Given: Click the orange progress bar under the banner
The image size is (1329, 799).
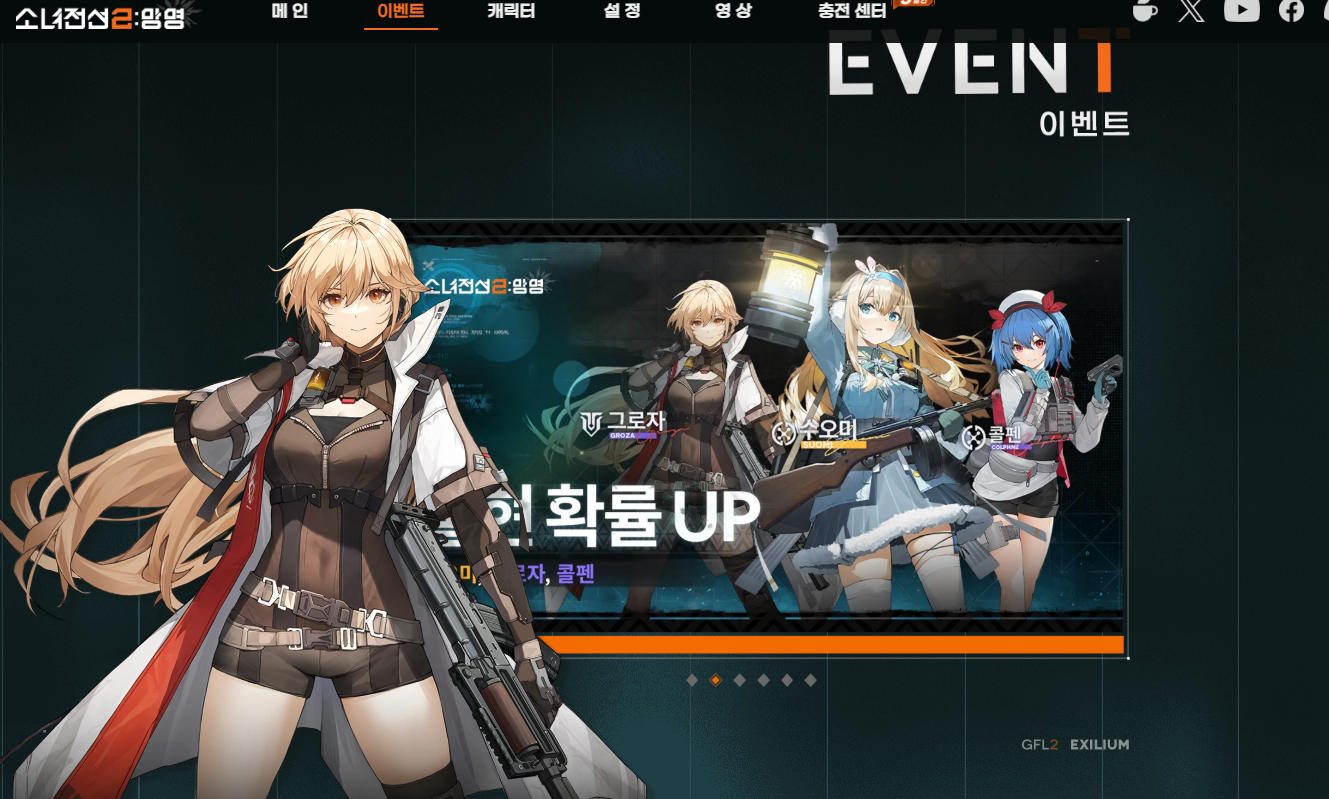Looking at the screenshot, I should point(835,643).
